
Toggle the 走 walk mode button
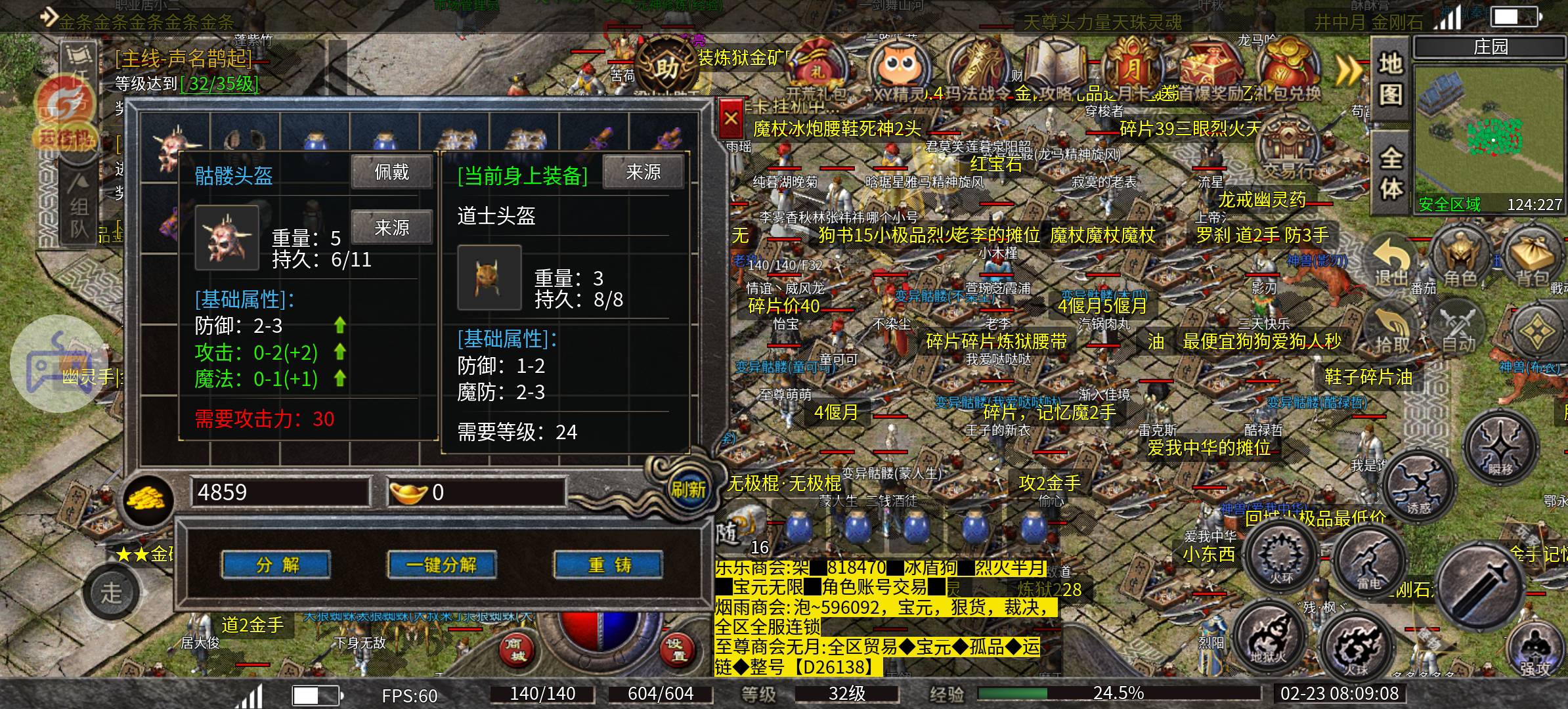tap(112, 592)
